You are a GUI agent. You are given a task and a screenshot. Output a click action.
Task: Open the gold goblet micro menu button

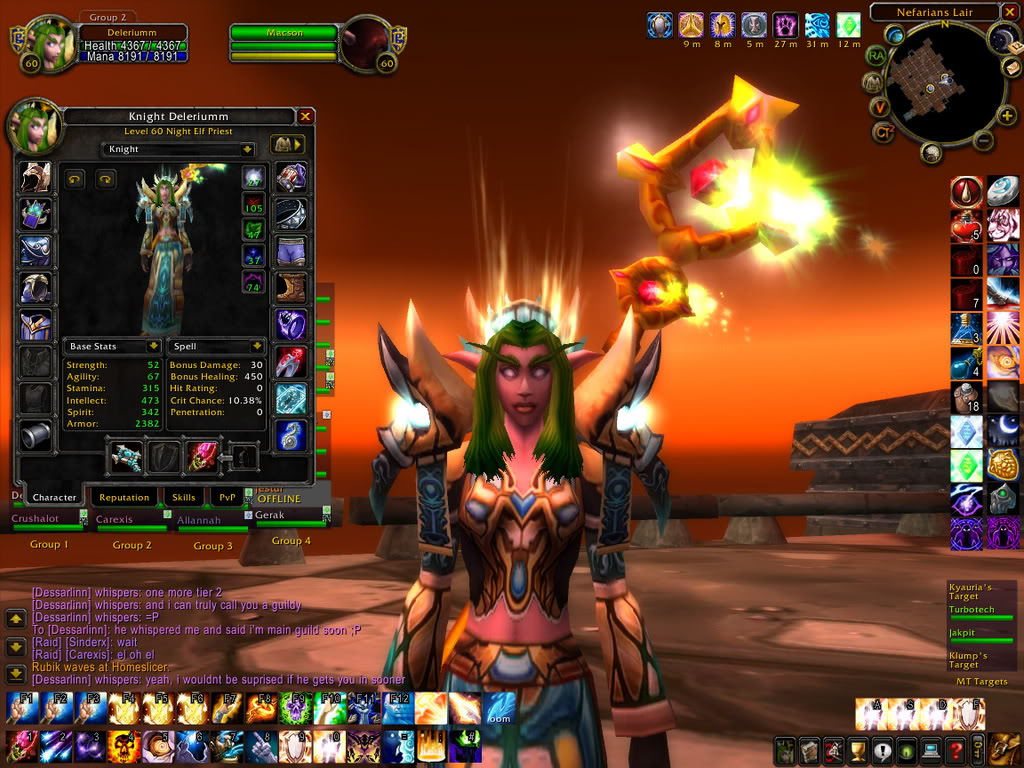pyautogui.click(x=857, y=749)
